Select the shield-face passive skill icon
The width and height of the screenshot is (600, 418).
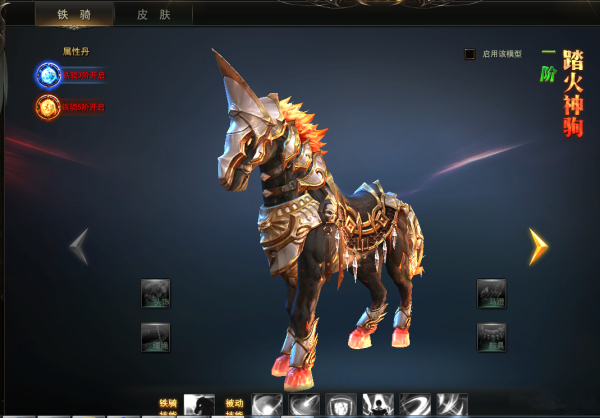point(341,405)
